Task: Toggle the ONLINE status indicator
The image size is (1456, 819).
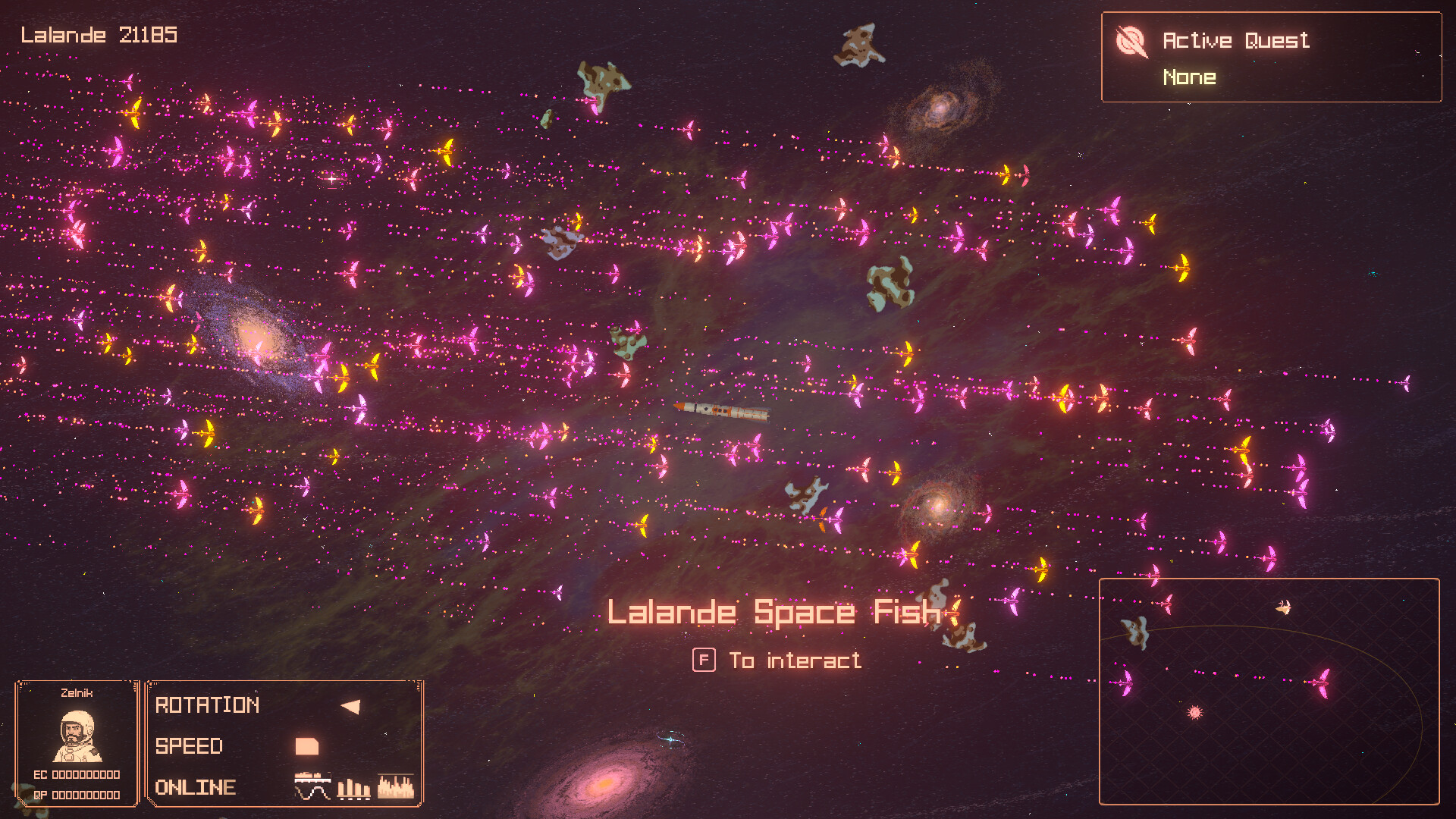Action: coord(195,788)
